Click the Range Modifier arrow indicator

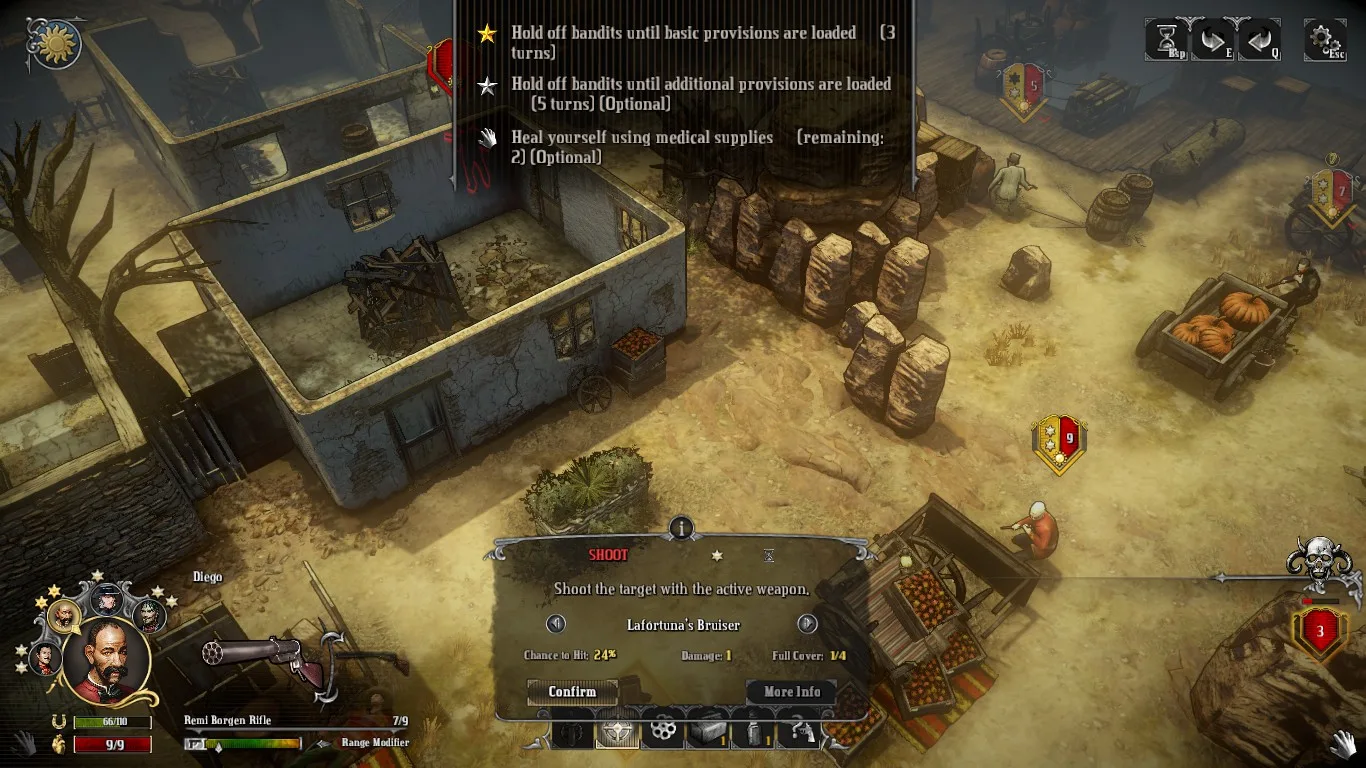(324, 743)
